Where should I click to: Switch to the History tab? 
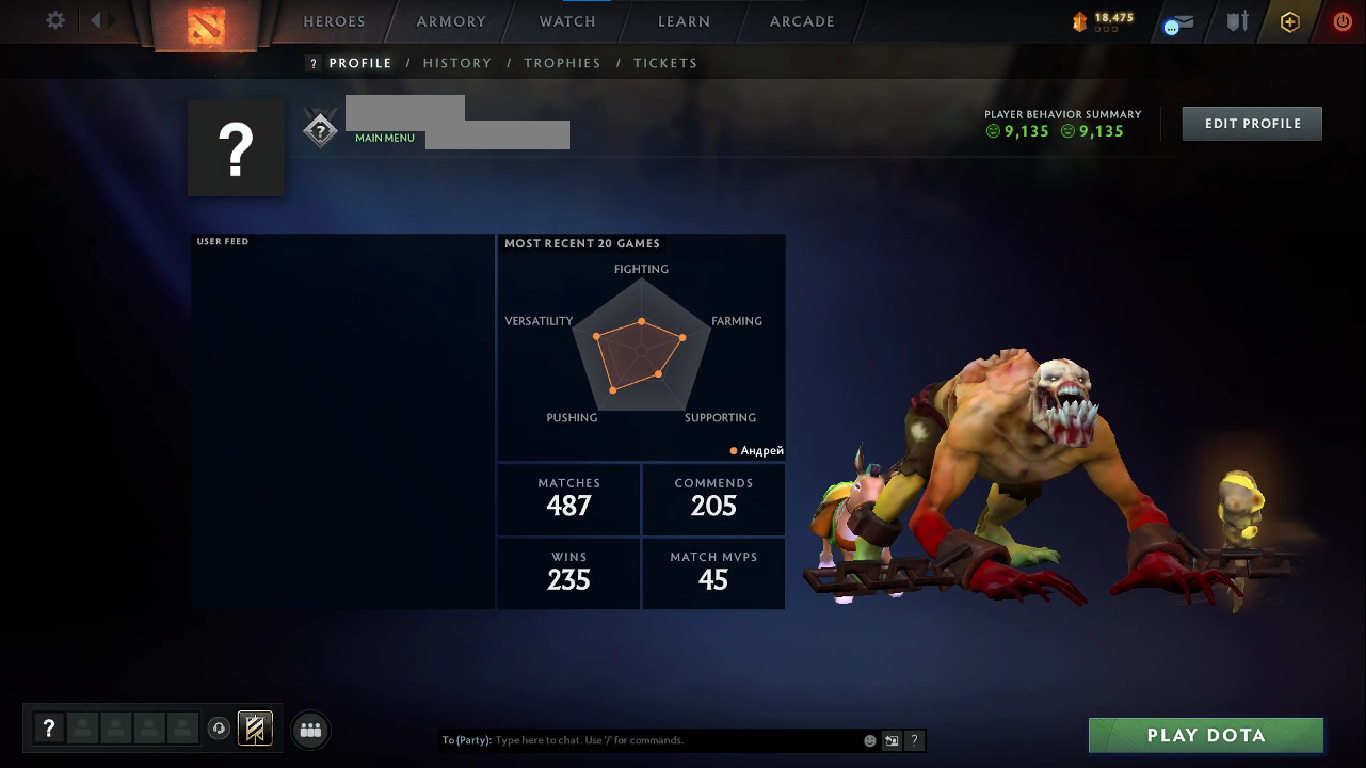click(457, 63)
